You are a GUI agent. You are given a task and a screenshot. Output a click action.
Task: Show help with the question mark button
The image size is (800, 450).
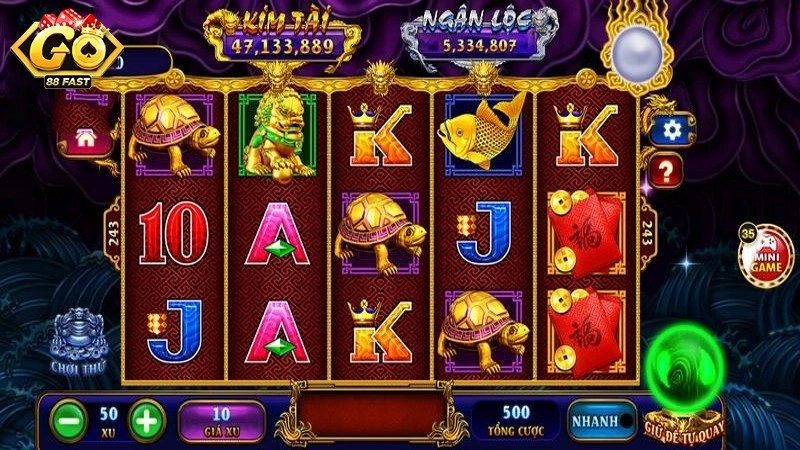[x=664, y=168]
